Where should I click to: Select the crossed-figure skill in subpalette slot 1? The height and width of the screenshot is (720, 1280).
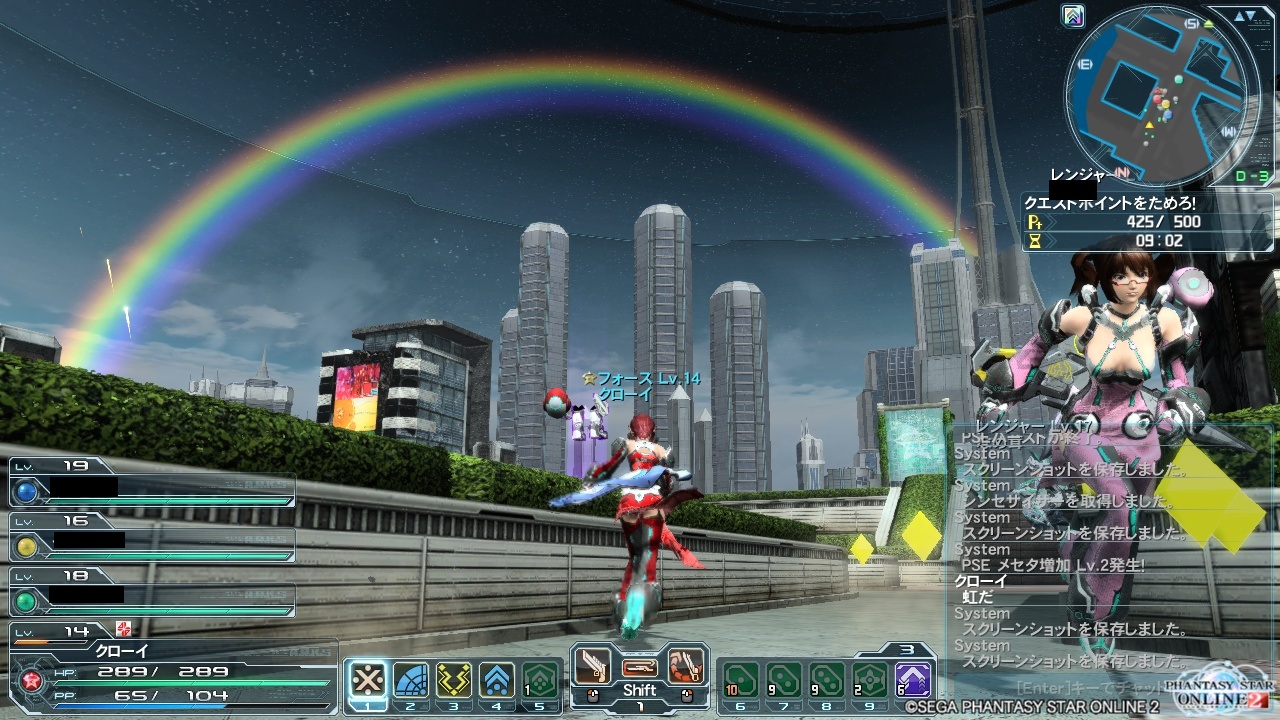[x=368, y=680]
